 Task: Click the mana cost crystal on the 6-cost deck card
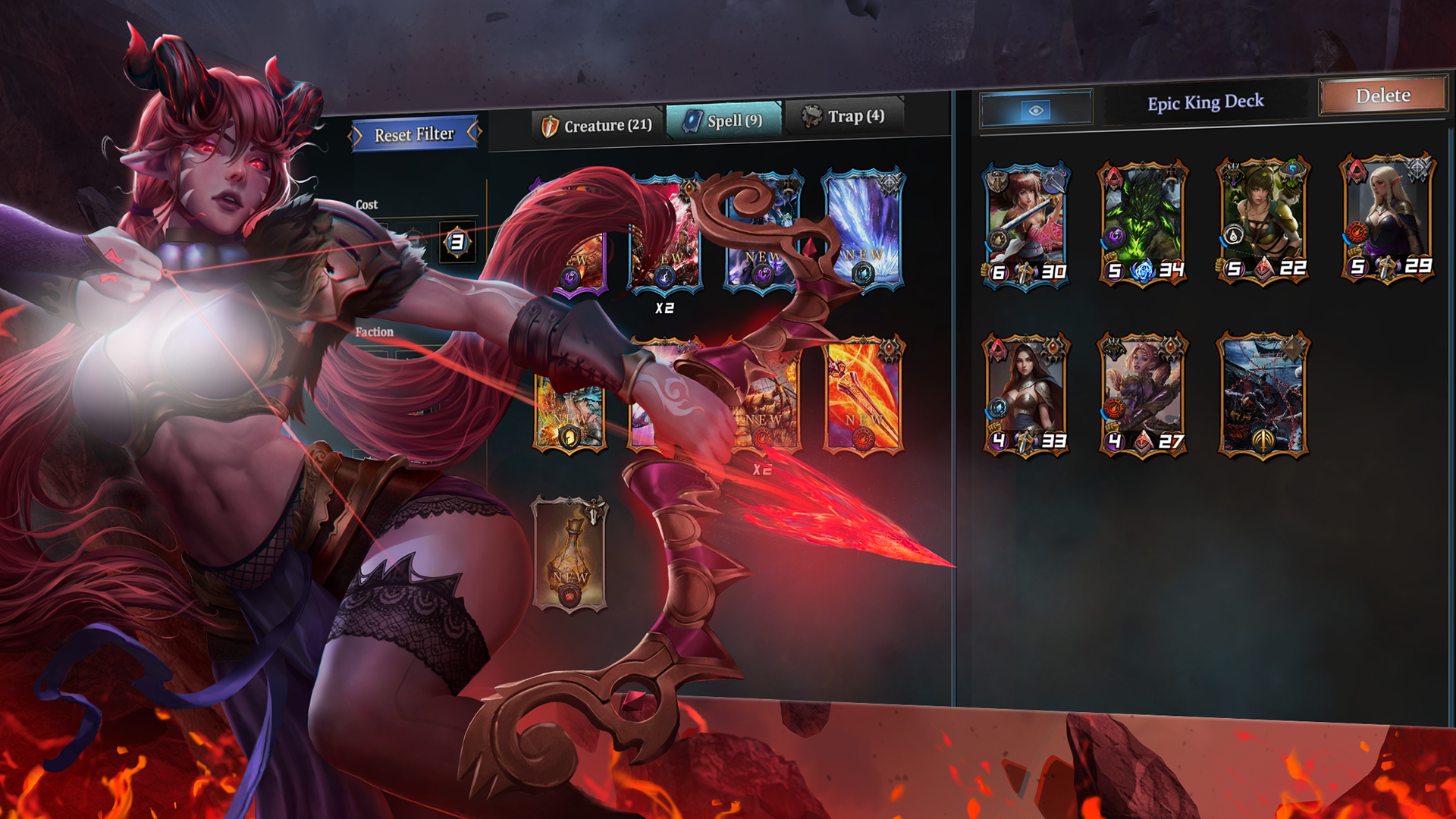[999, 270]
